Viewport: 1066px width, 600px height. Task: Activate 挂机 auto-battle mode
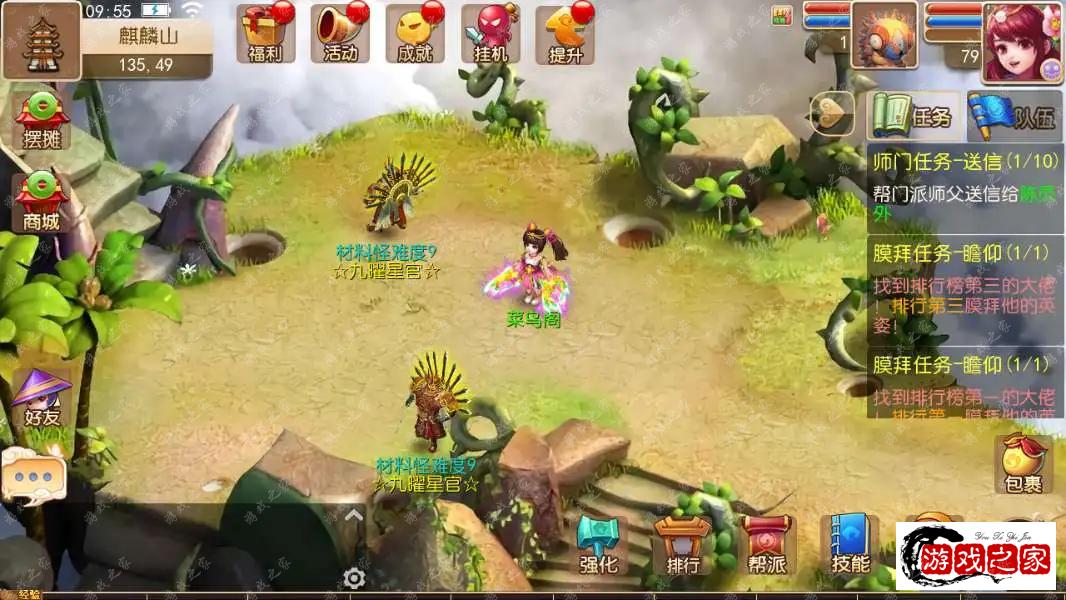[491, 33]
